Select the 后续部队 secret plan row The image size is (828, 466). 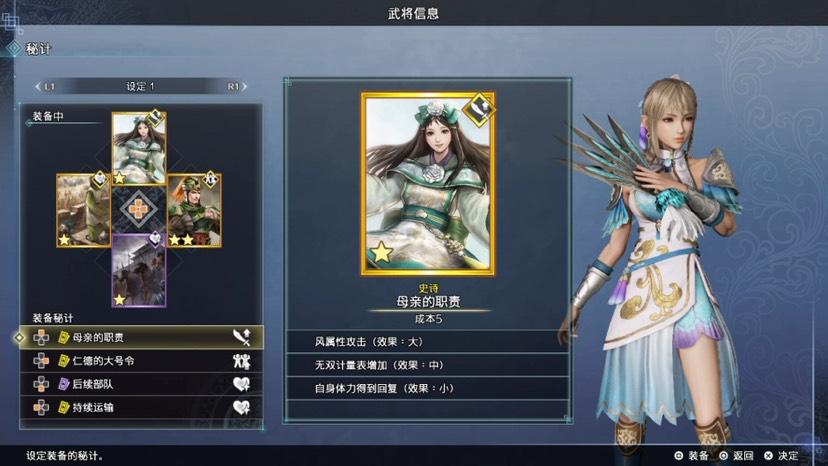141,383
